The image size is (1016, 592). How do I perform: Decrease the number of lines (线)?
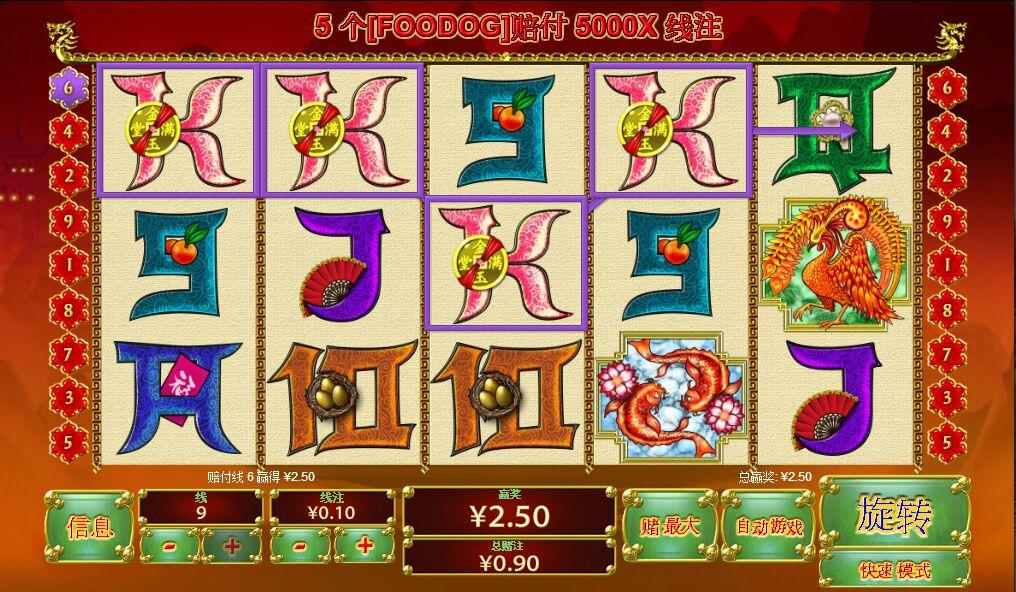click(169, 546)
